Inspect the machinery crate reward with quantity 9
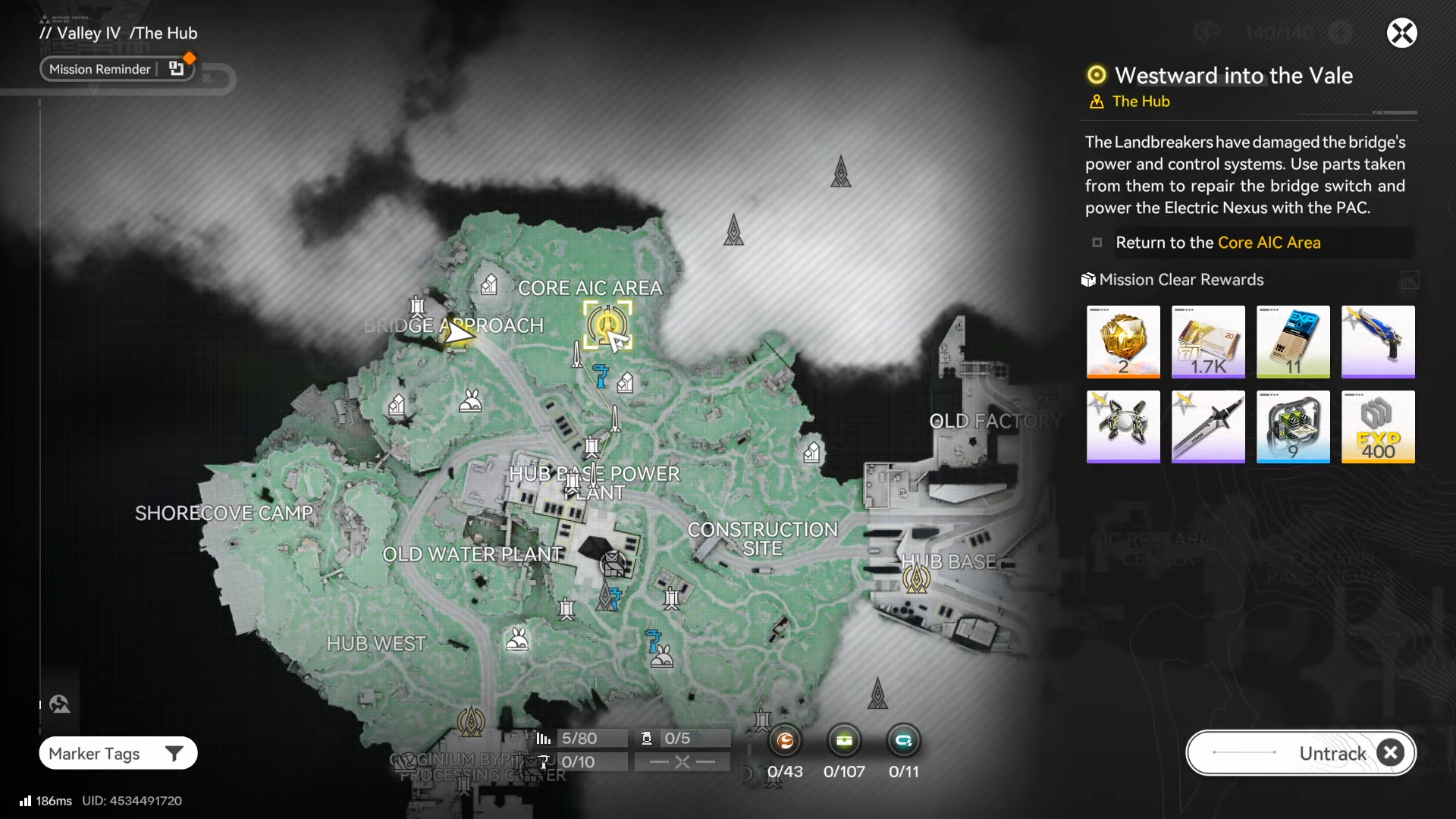The image size is (1456, 819). click(1293, 426)
